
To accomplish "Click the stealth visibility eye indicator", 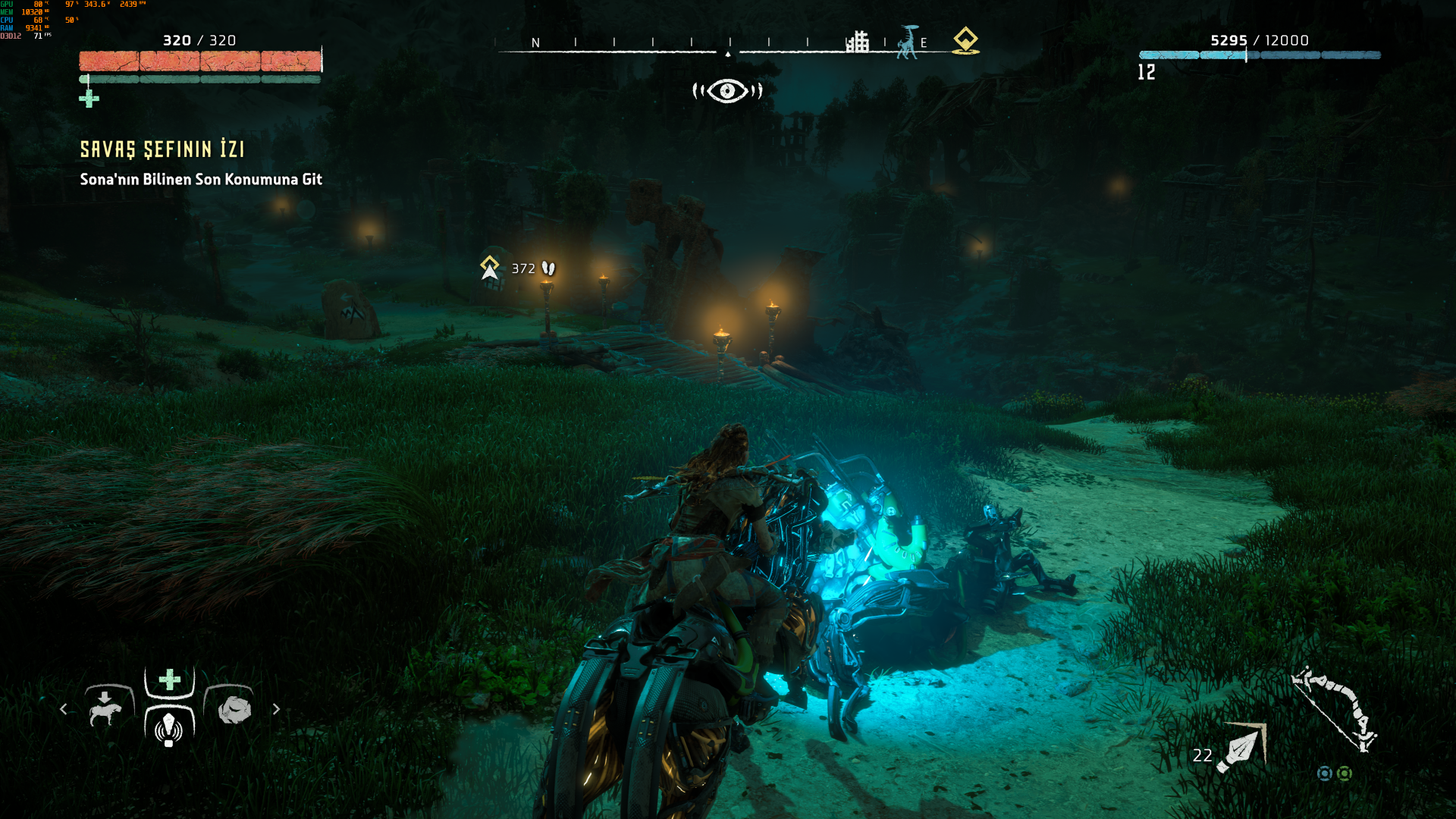I will 727,91.
